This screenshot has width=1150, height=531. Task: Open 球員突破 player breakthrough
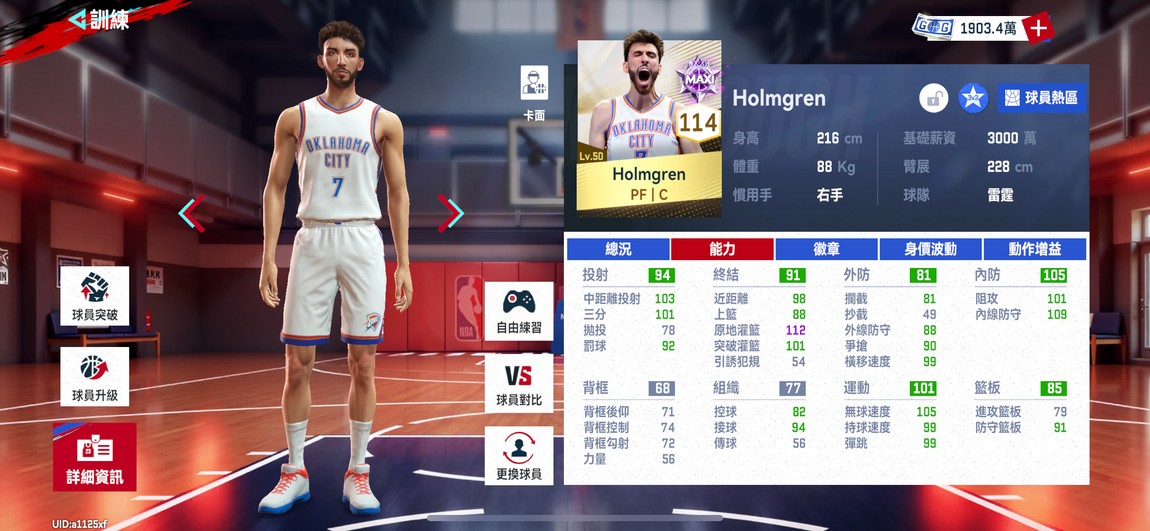95,296
